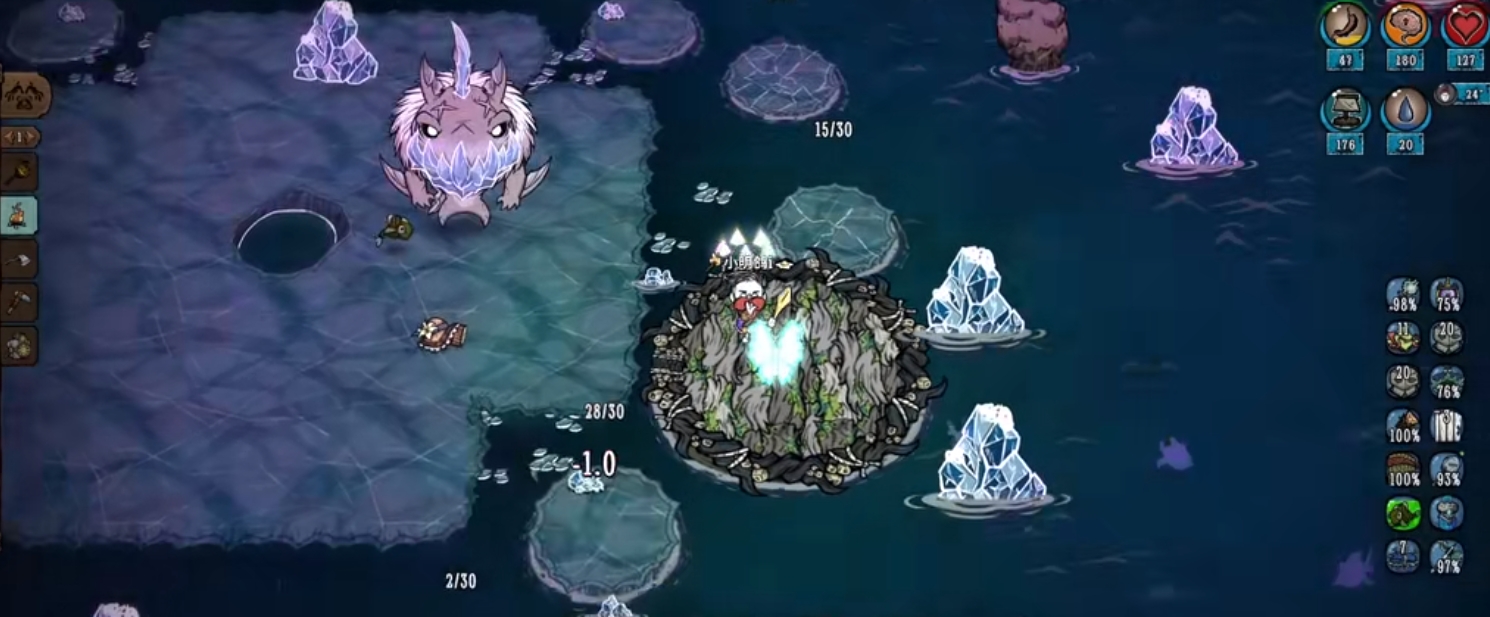
Task: Select the inventory slot showing 98%
Action: click(x=1403, y=295)
